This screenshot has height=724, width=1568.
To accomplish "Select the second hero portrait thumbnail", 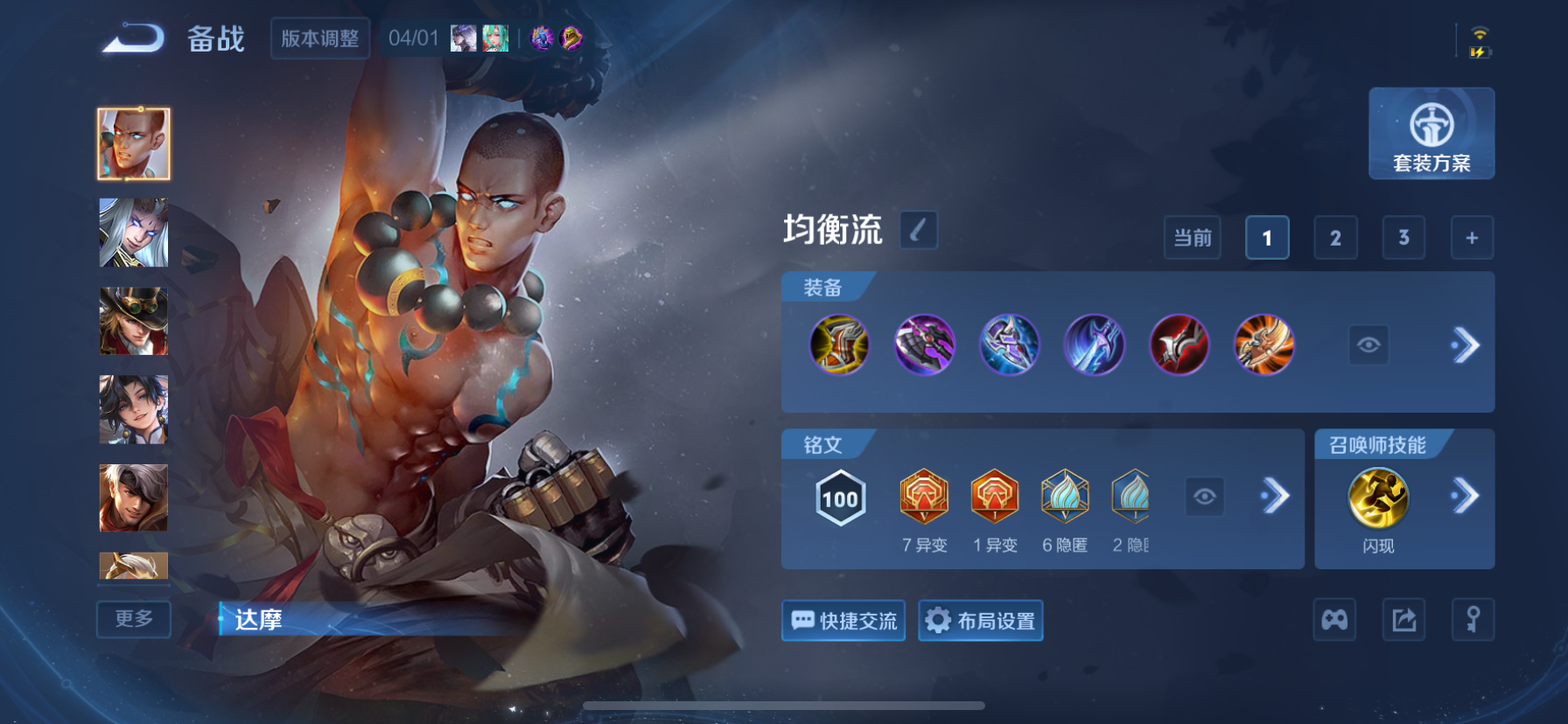I will point(133,232).
